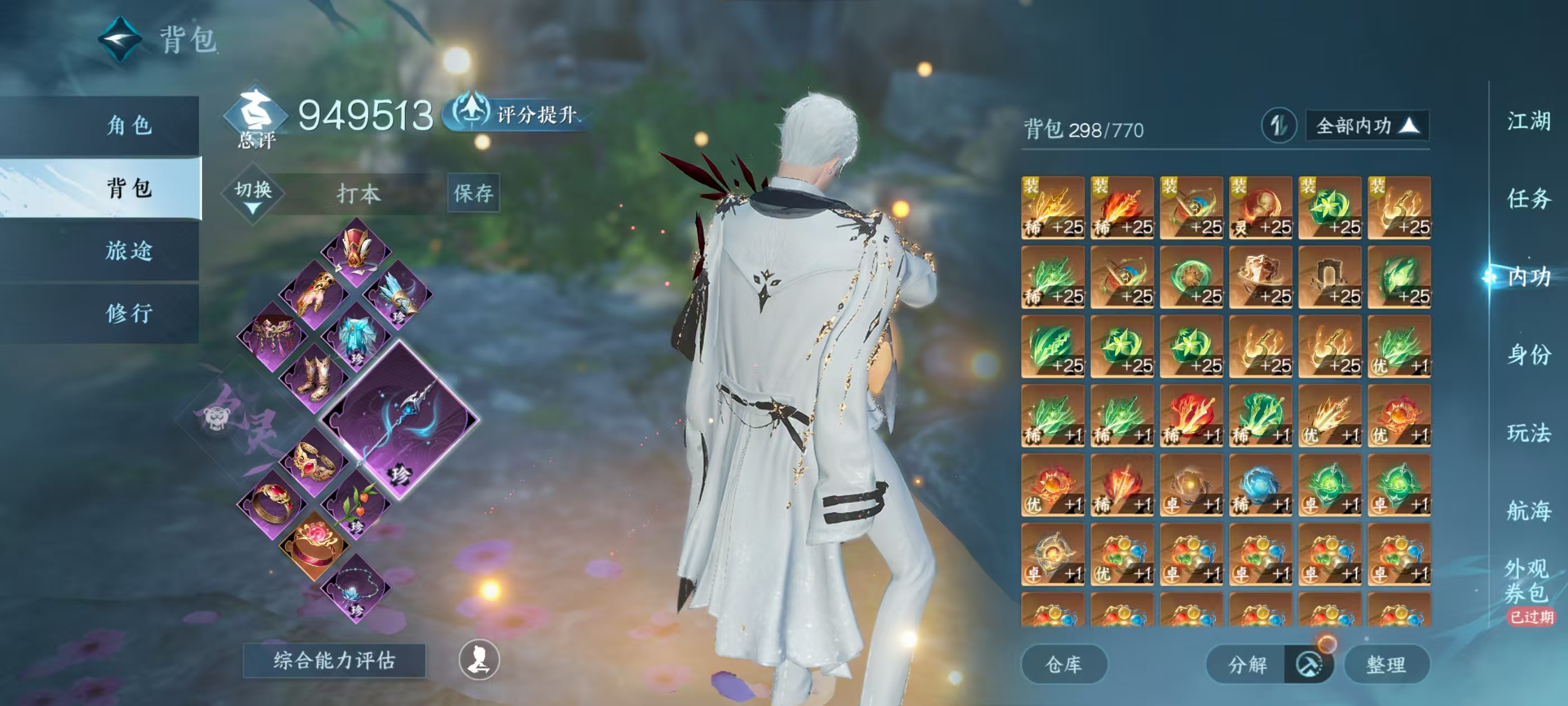The width and height of the screenshot is (1568, 706).
Task: Select a green star +25 inner skill item
Action: tap(1330, 207)
